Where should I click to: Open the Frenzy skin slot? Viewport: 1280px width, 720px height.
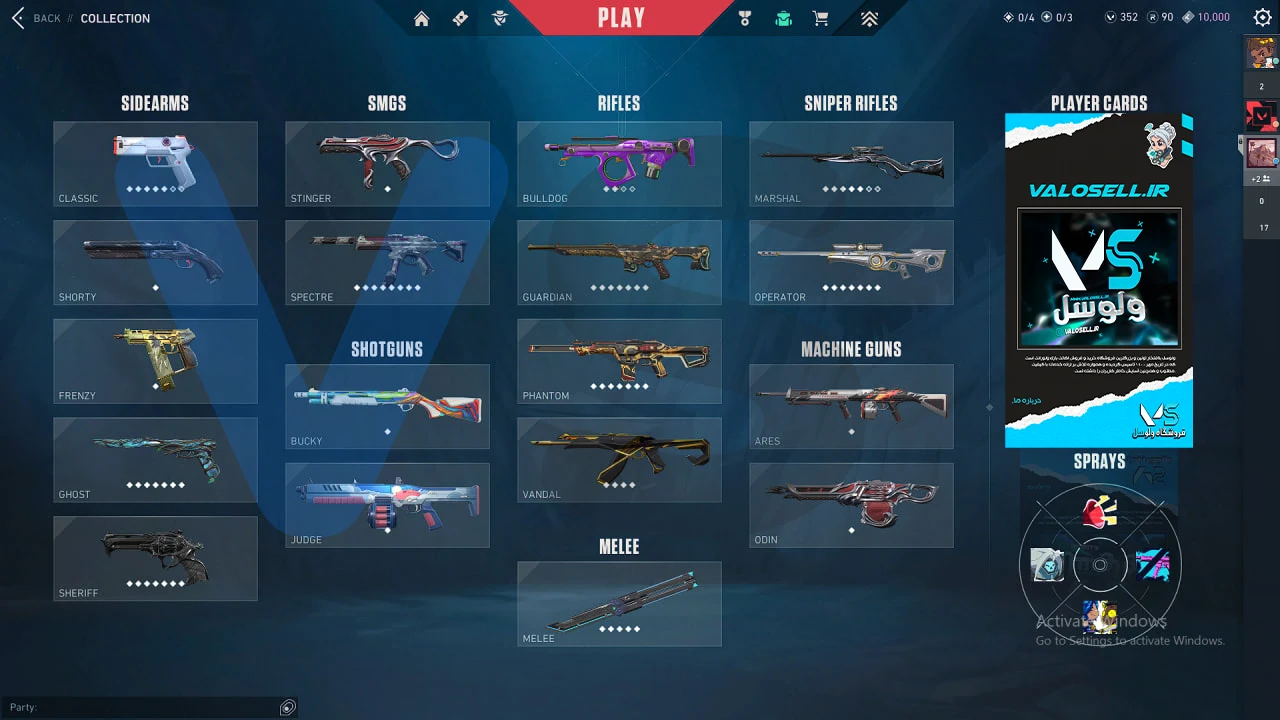[155, 361]
